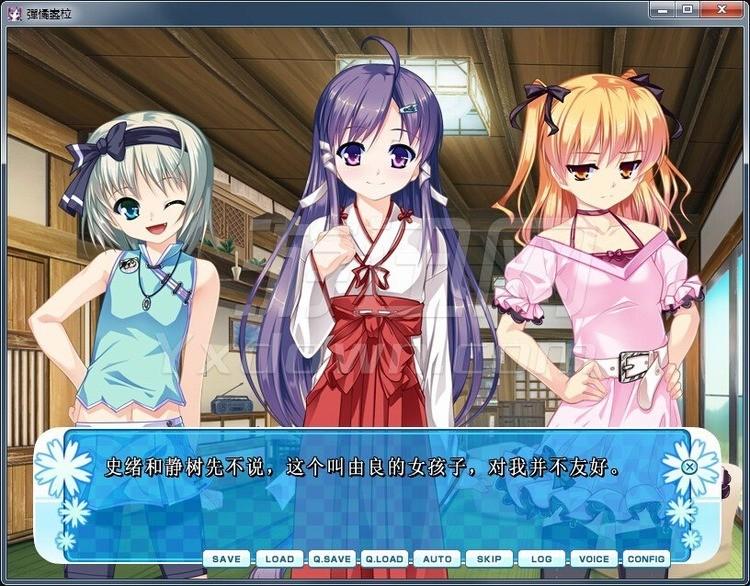Open the CONFIG settings
The image size is (750, 586).
tap(646, 559)
